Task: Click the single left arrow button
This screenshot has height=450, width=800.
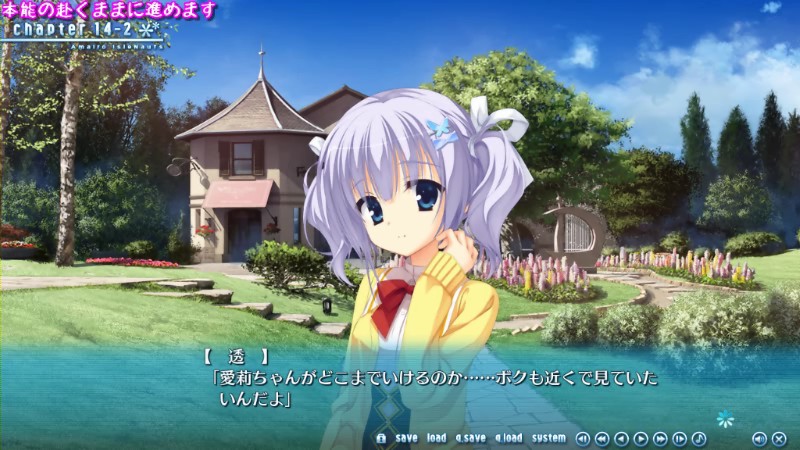Action: coord(621,438)
